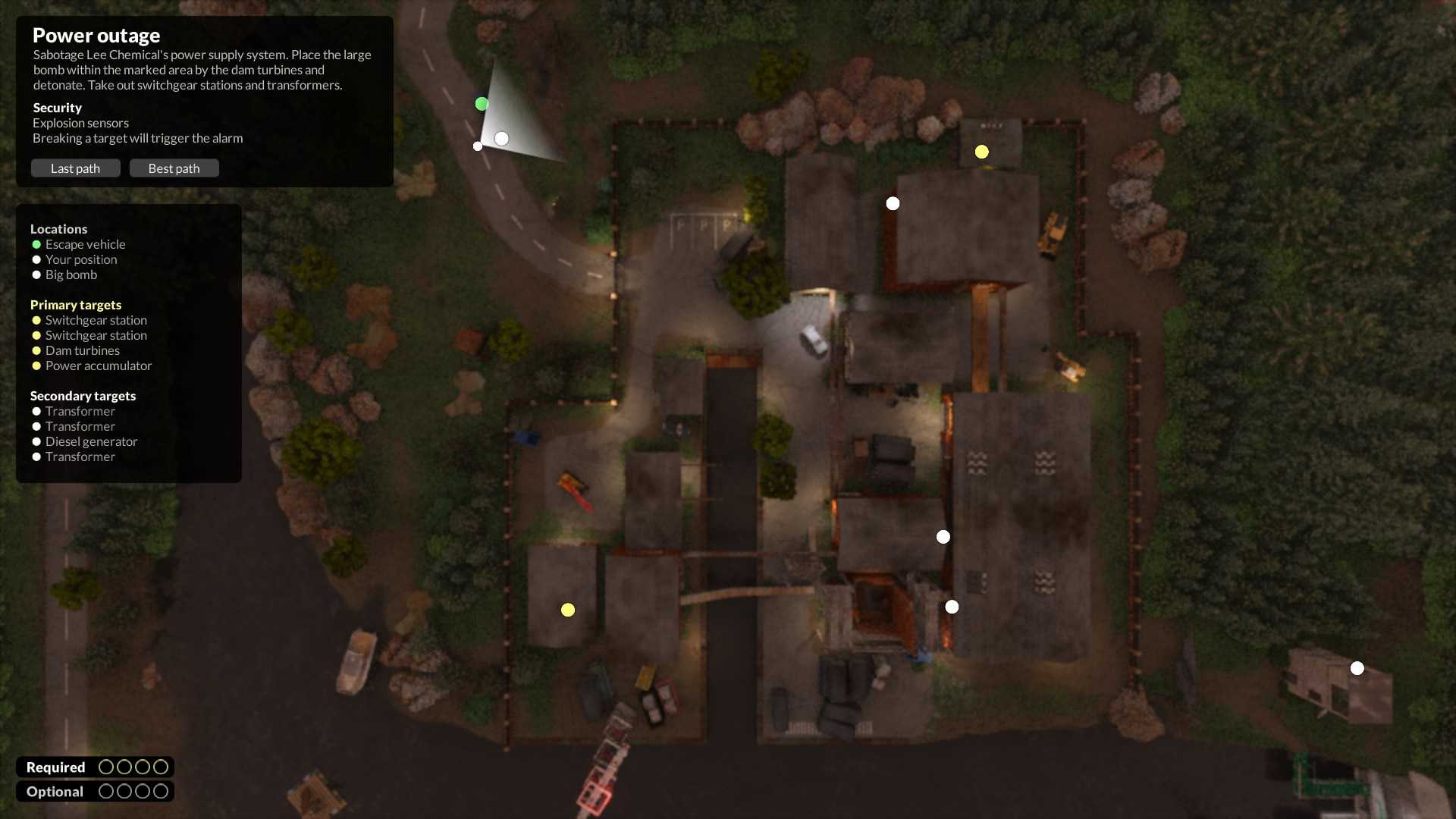Image resolution: width=1456 pixels, height=819 pixels.
Task: Click the green escape vehicle map marker
Action: 482,104
